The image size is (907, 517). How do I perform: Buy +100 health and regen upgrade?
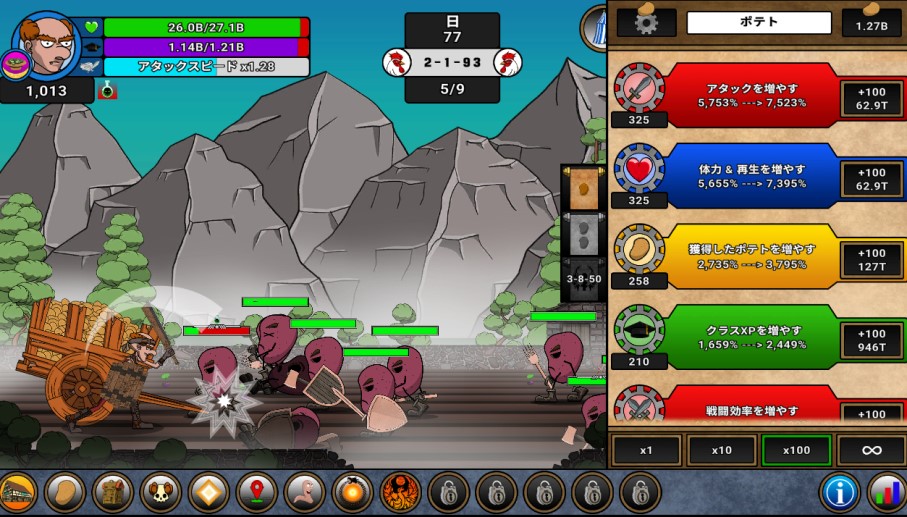point(871,177)
